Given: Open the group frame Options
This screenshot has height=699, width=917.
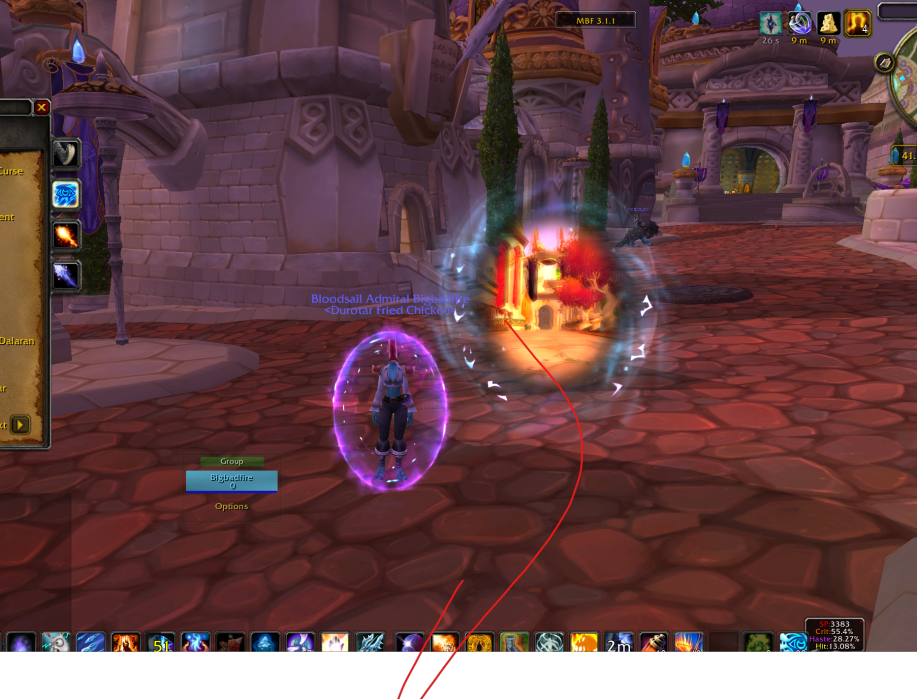Looking at the screenshot, I should tap(231, 506).
